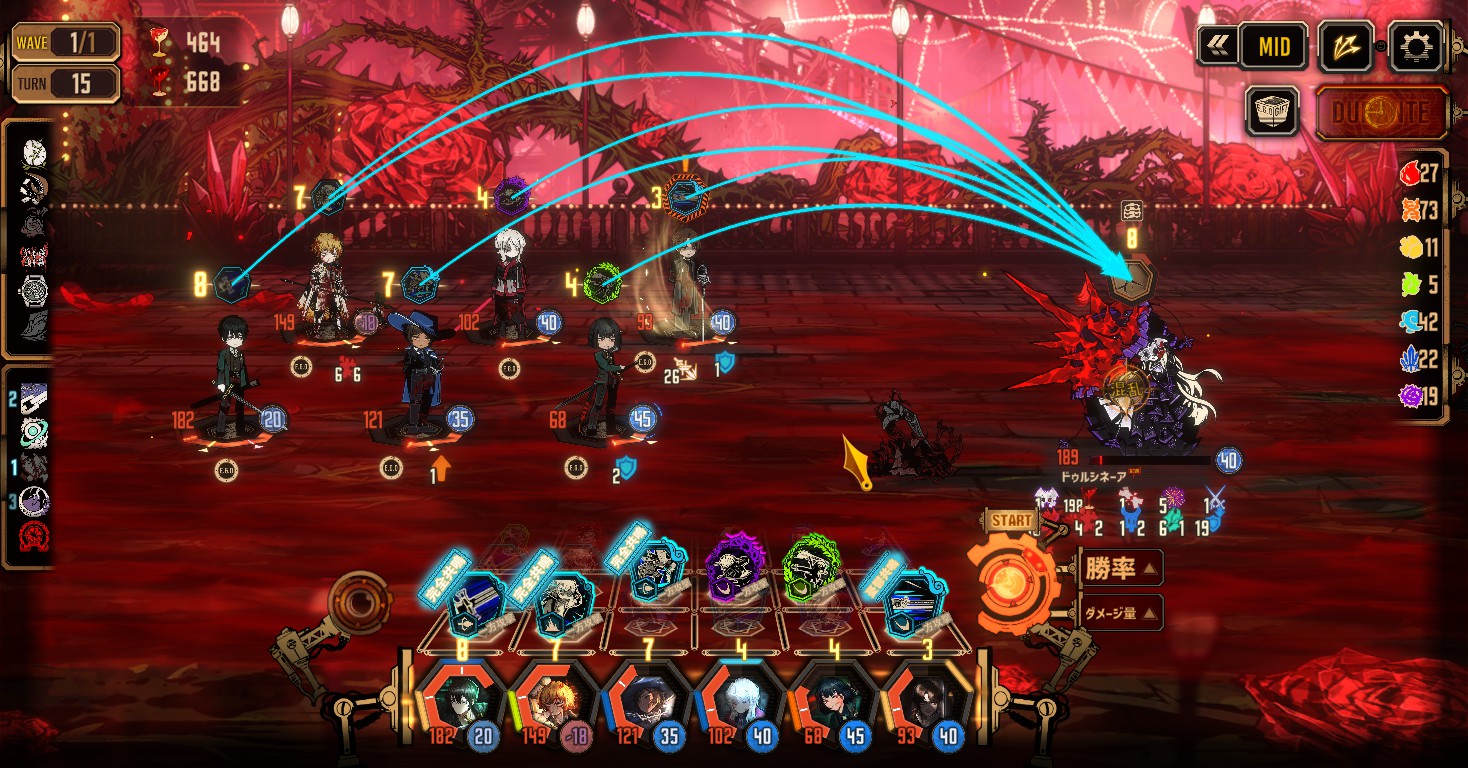The width and height of the screenshot is (1468, 768).
Task: Open the gear settings menu
Action: [x=1420, y=45]
